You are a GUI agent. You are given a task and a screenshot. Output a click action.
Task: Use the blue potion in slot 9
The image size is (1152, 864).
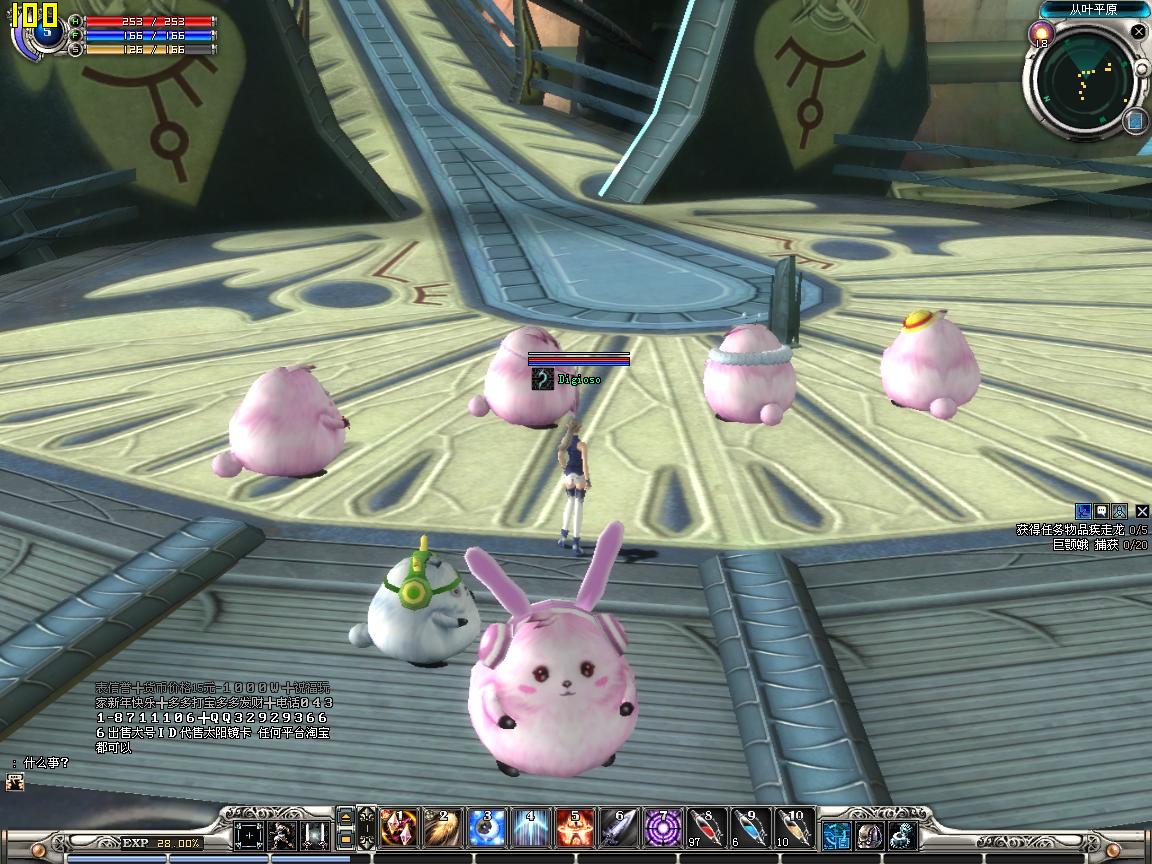(x=751, y=828)
